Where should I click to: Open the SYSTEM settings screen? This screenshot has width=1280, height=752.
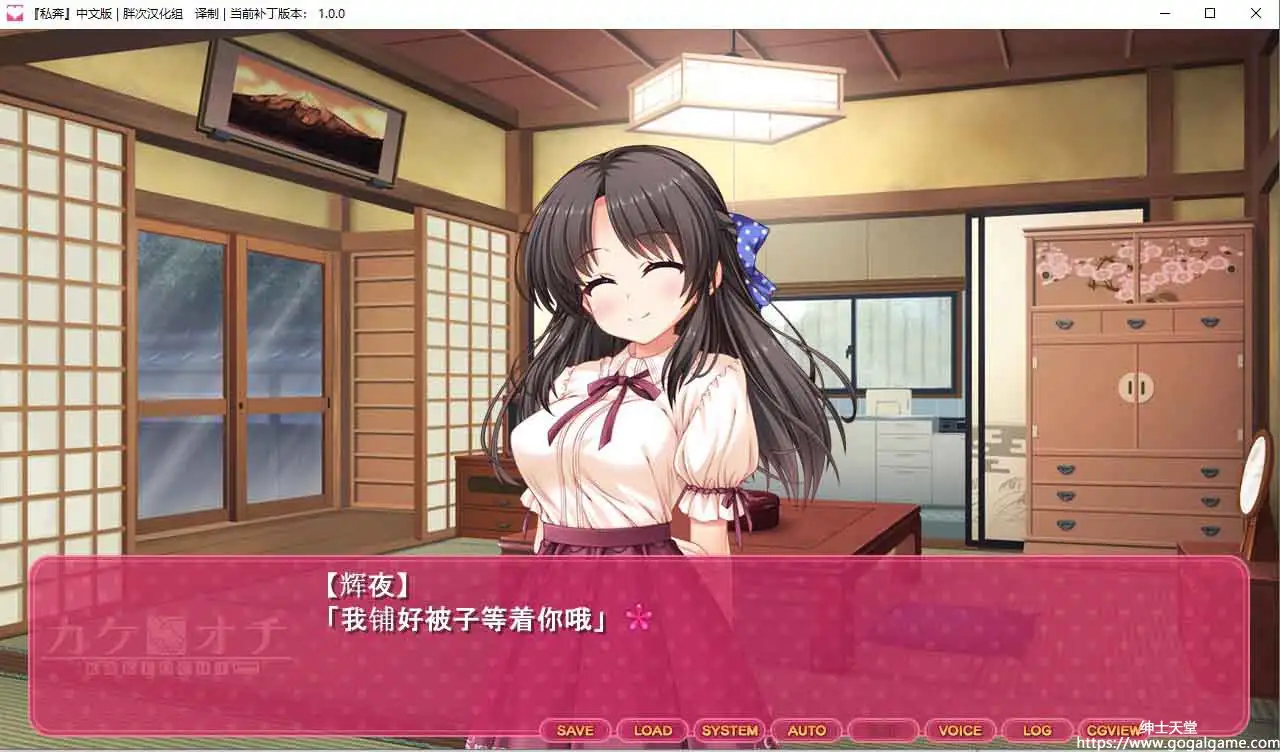click(x=730, y=730)
